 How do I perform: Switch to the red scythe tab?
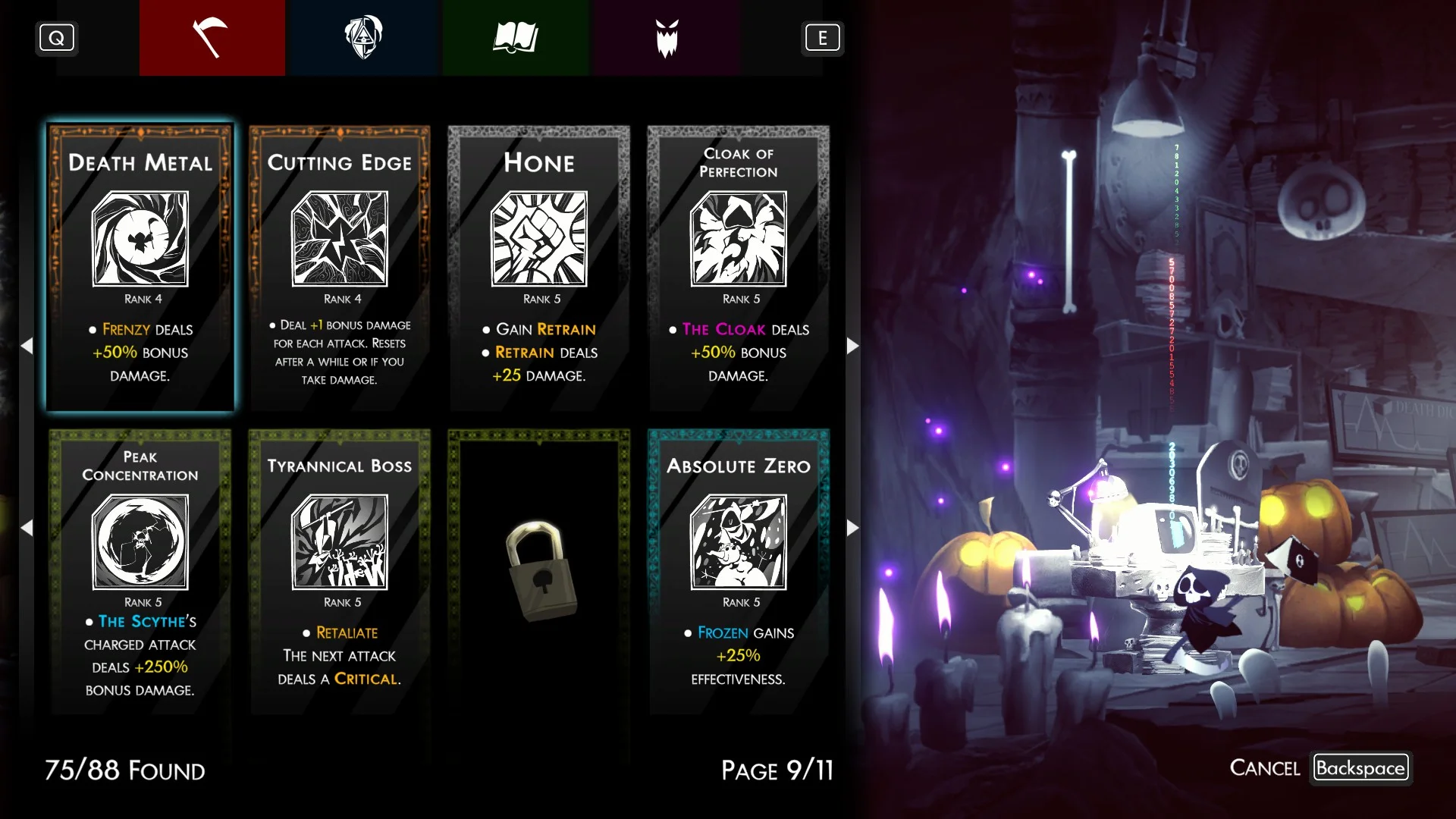212,38
